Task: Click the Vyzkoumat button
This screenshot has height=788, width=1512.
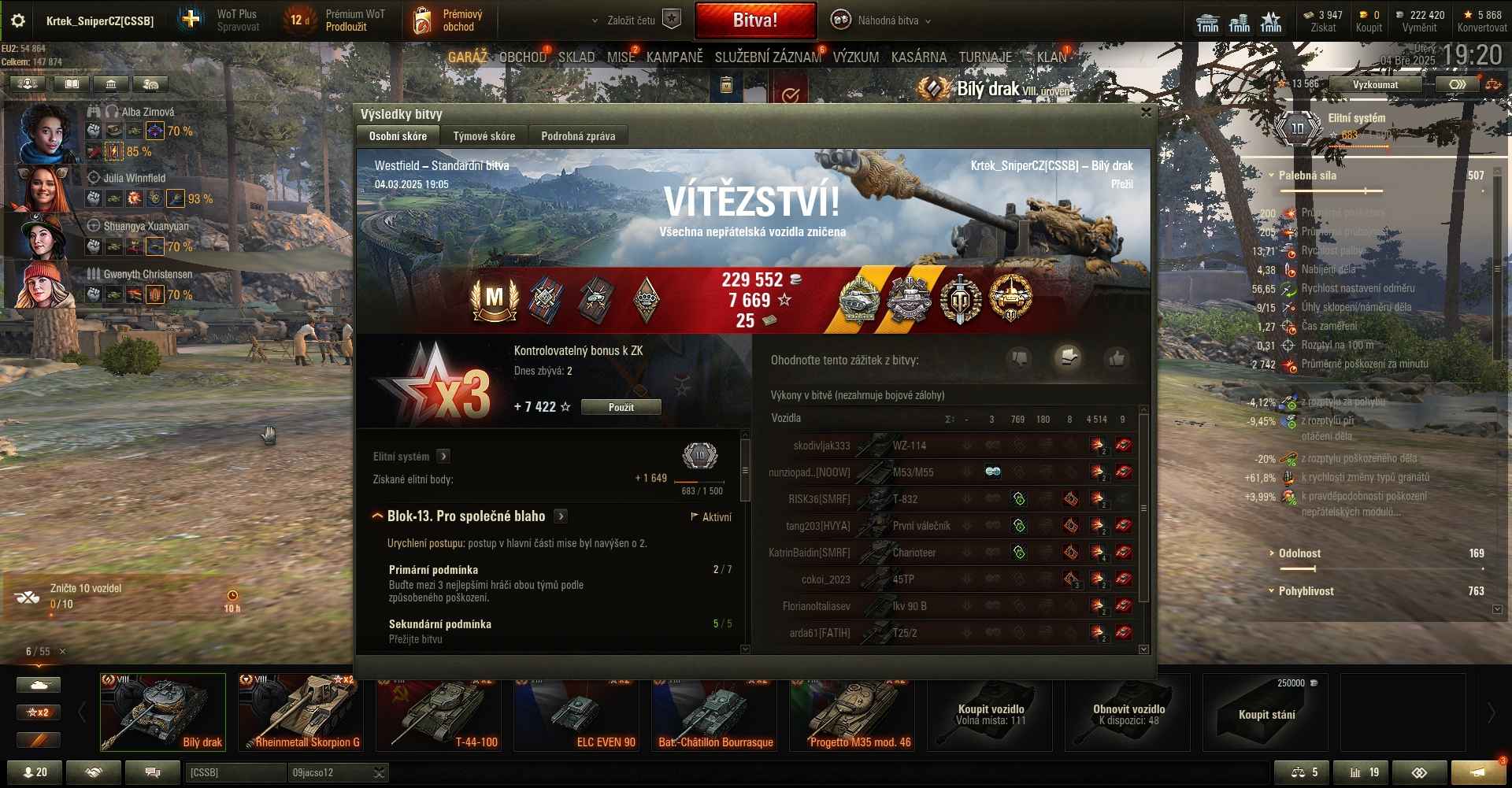Action: [x=1375, y=84]
